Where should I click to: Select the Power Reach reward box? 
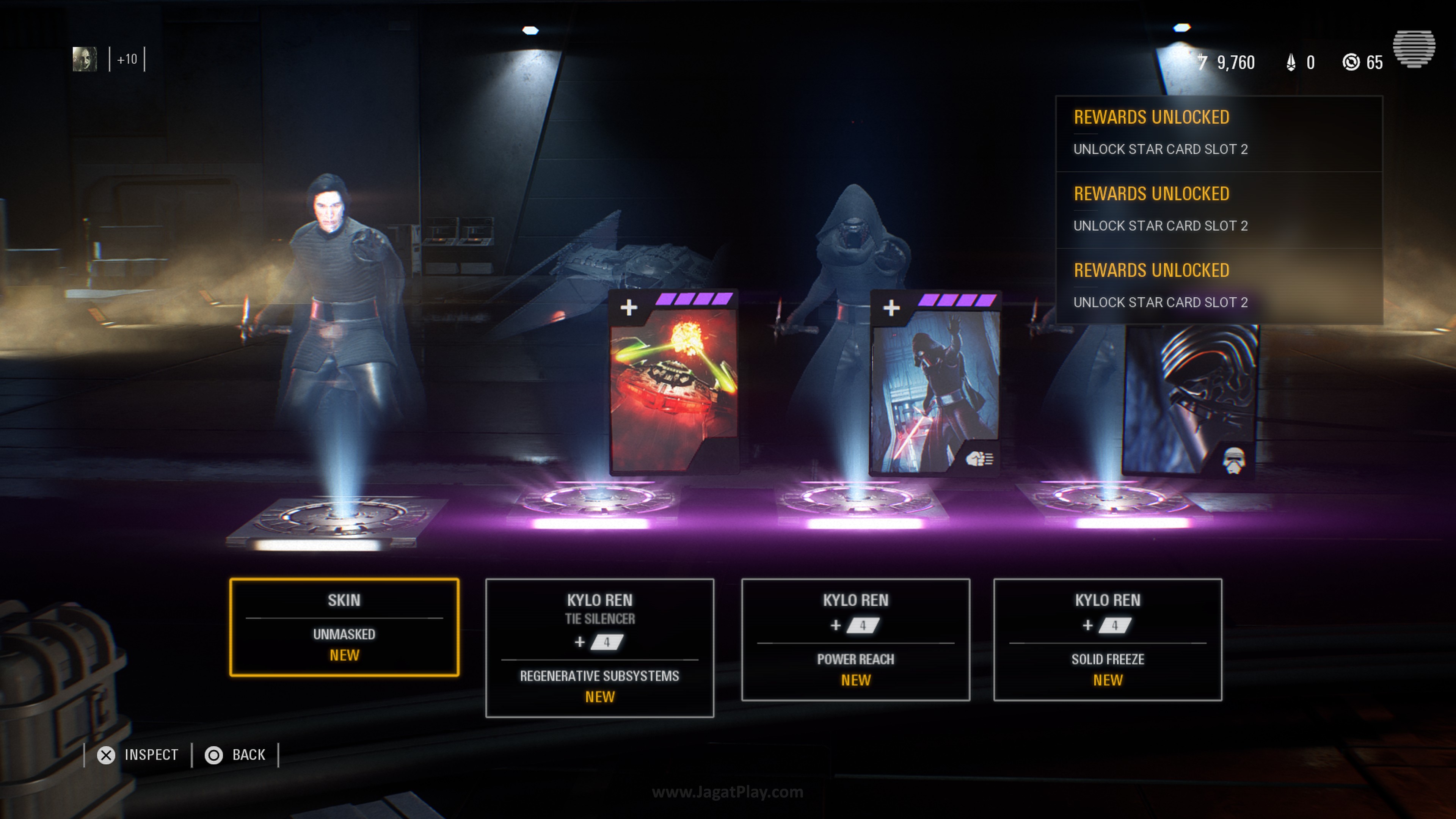[855, 640]
